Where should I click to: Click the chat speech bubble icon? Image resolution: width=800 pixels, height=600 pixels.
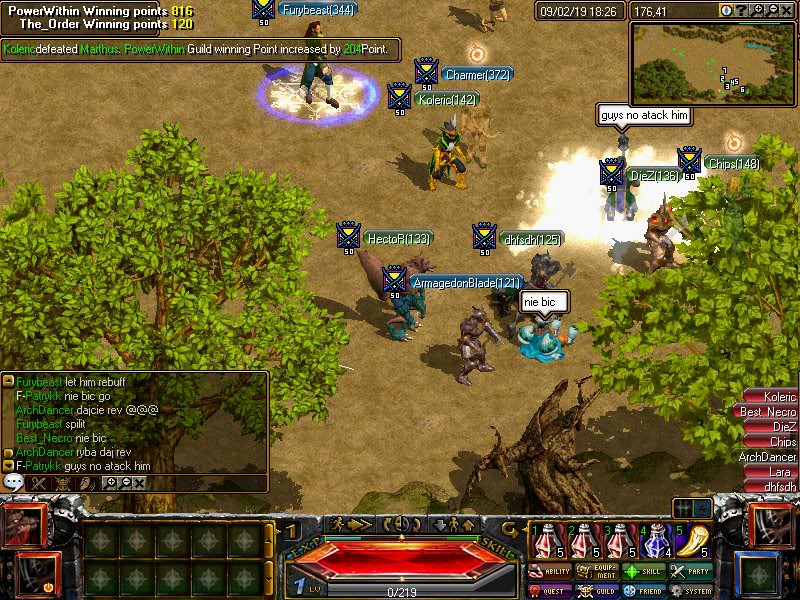click(x=14, y=482)
